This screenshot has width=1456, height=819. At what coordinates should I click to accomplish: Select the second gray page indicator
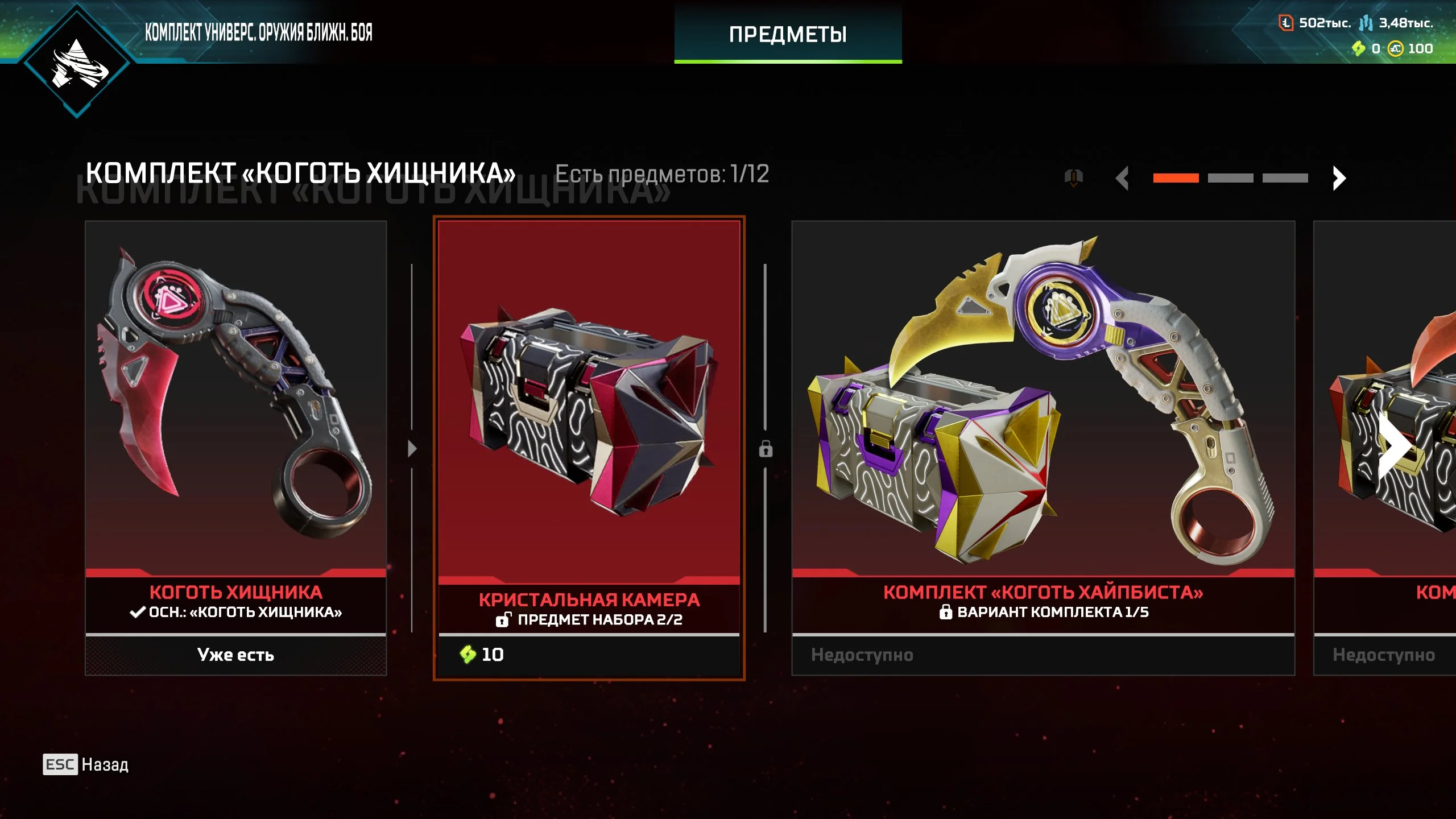click(1230, 179)
